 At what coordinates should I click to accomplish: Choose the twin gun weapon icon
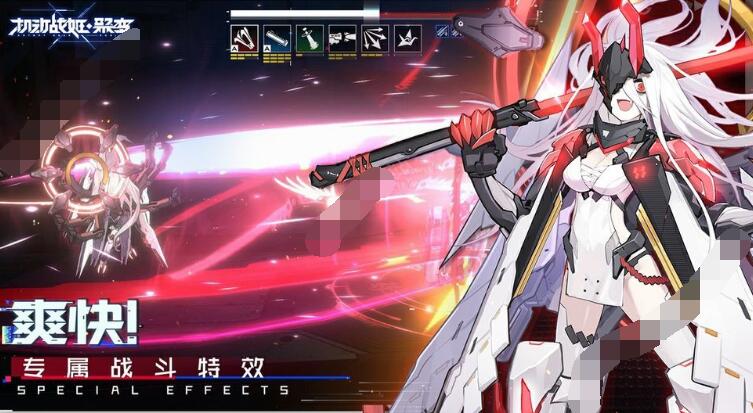(x=342, y=39)
